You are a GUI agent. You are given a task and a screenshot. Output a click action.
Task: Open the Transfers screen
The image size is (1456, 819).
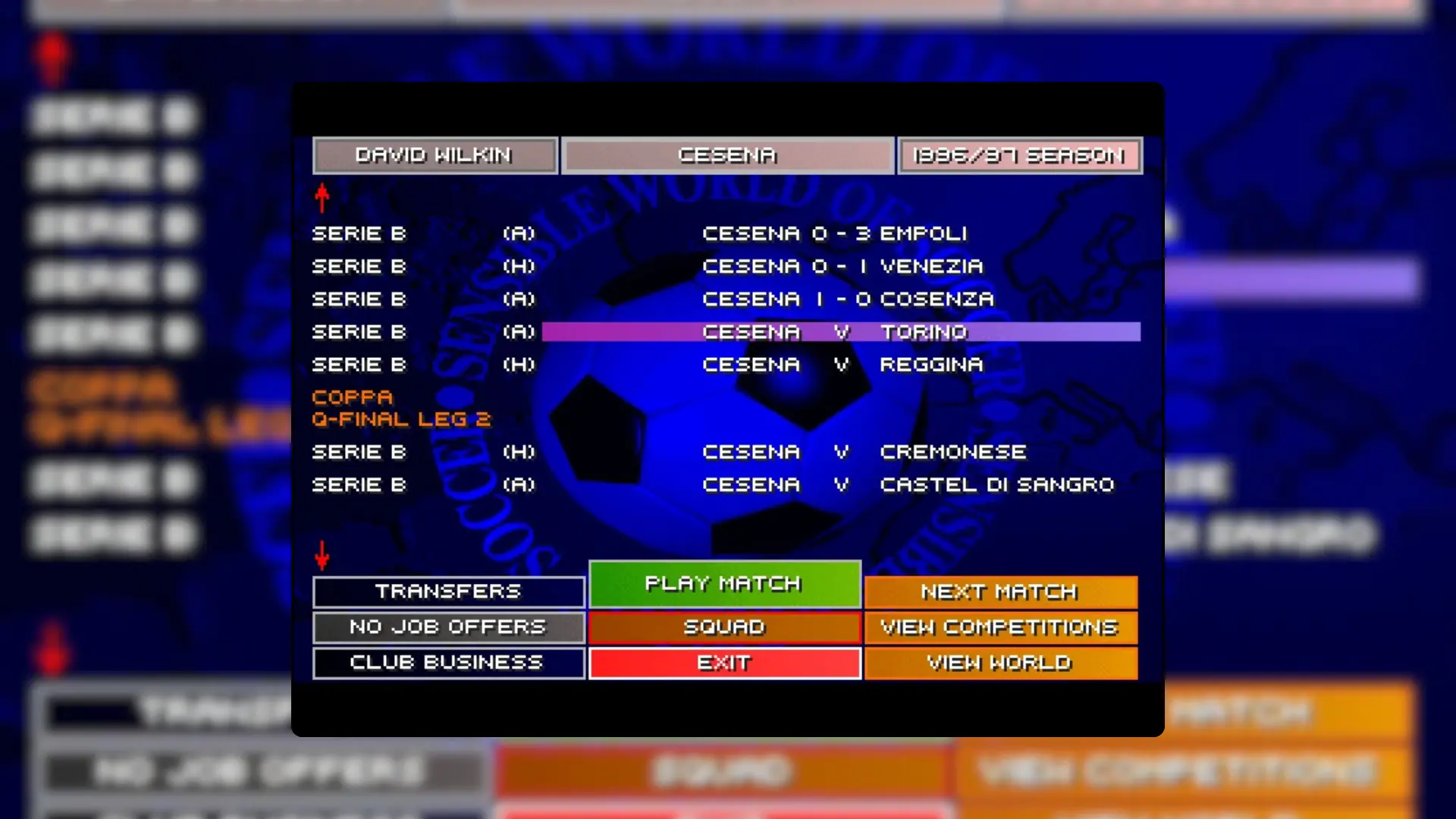click(x=447, y=591)
